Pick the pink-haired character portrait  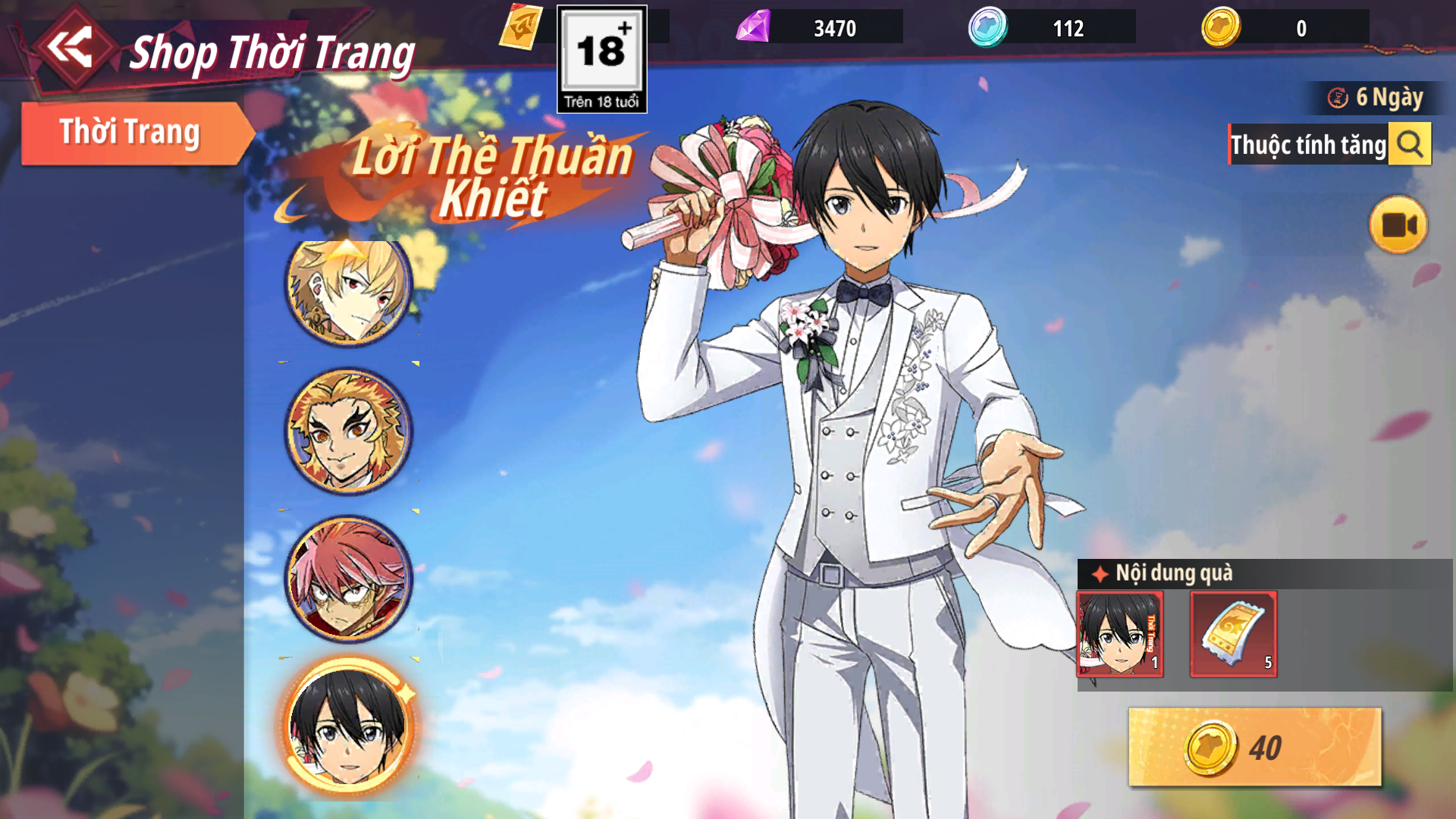(x=348, y=578)
